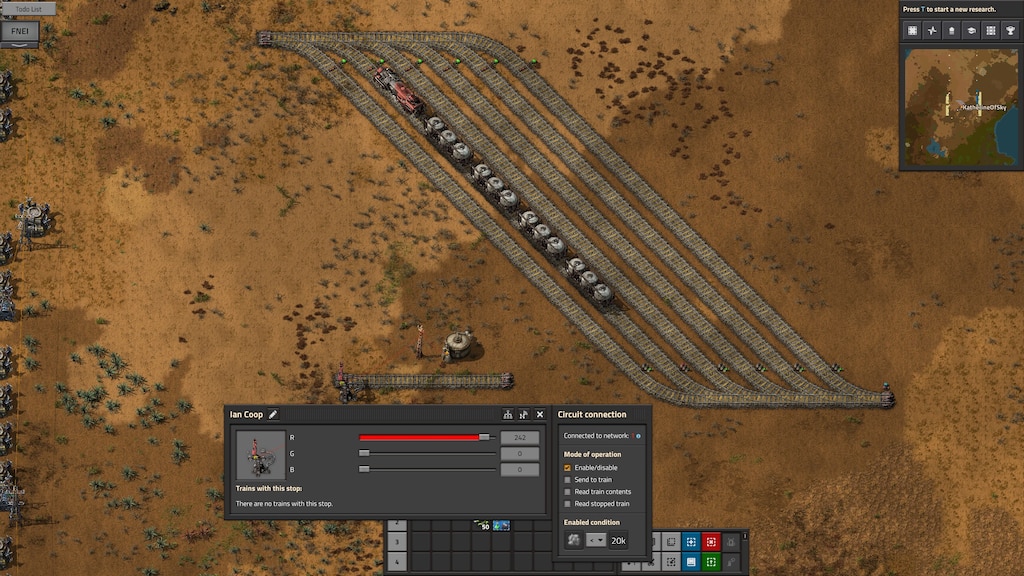Screen dimensions: 1024x576
Task: Choose the enabled condition signal slot
Action: point(573,540)
